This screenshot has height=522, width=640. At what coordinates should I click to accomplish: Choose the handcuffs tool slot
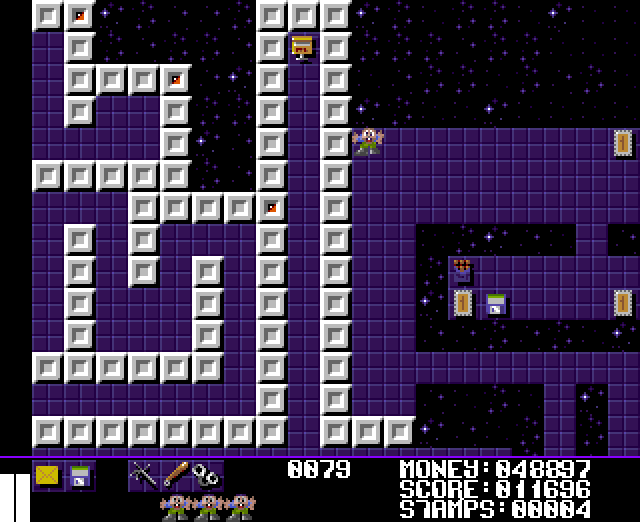tap(206, 474)
